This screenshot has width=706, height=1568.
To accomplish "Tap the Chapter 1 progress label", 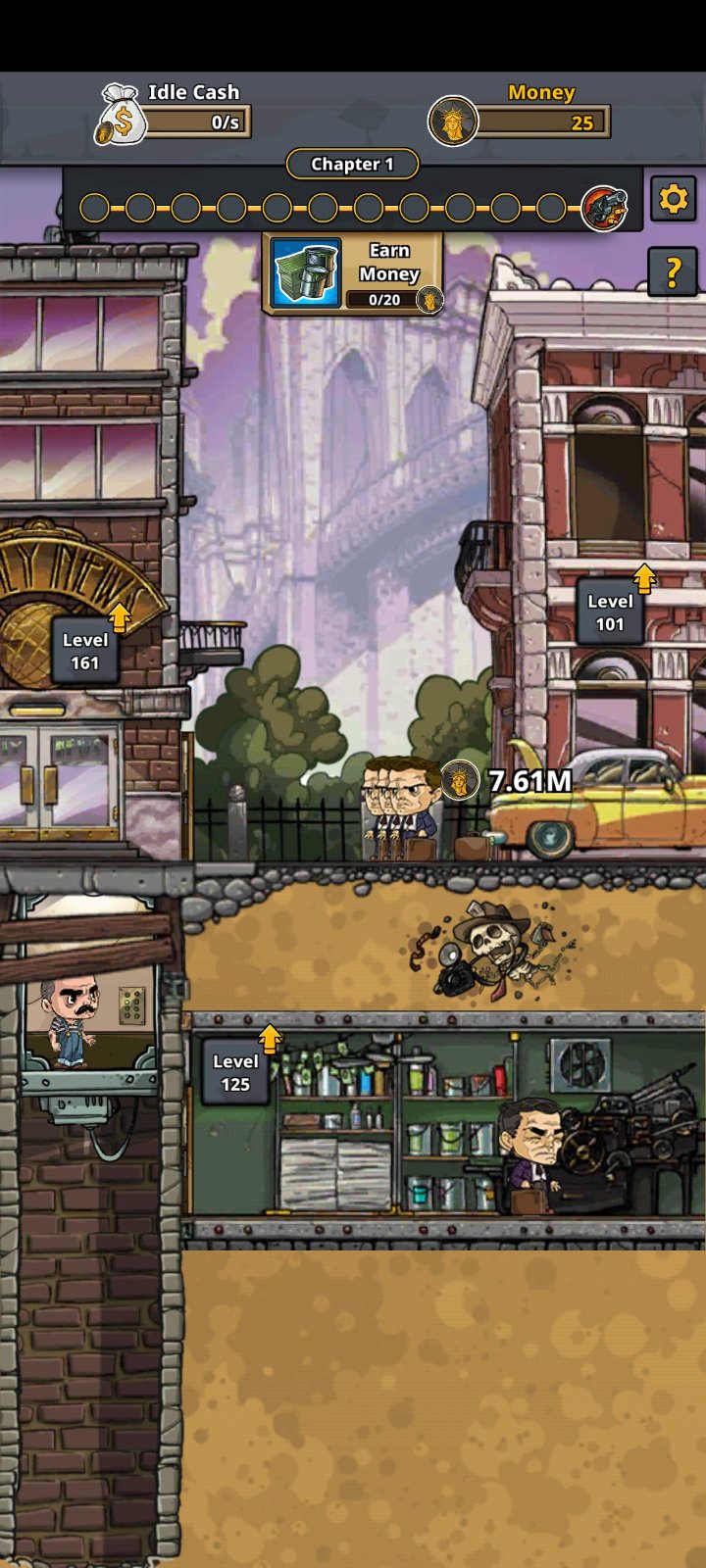I will pyautogui.click(x=352, y=164).
